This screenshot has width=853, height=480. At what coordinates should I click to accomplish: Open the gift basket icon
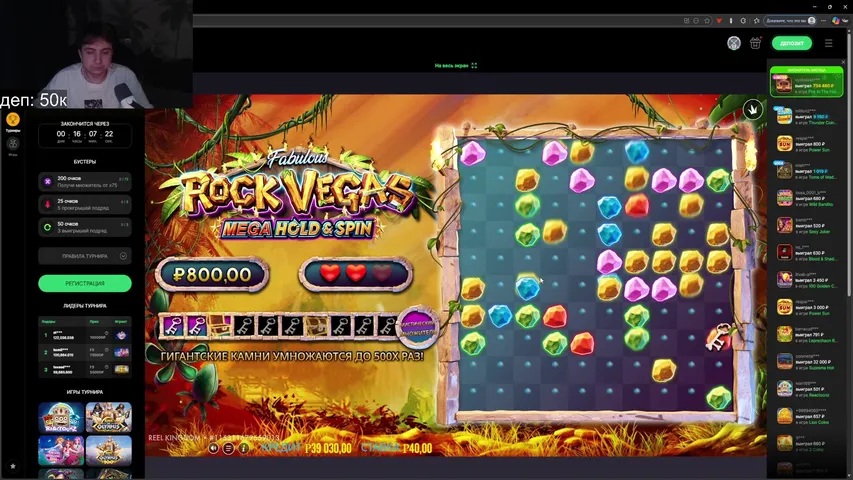[755, 43]
